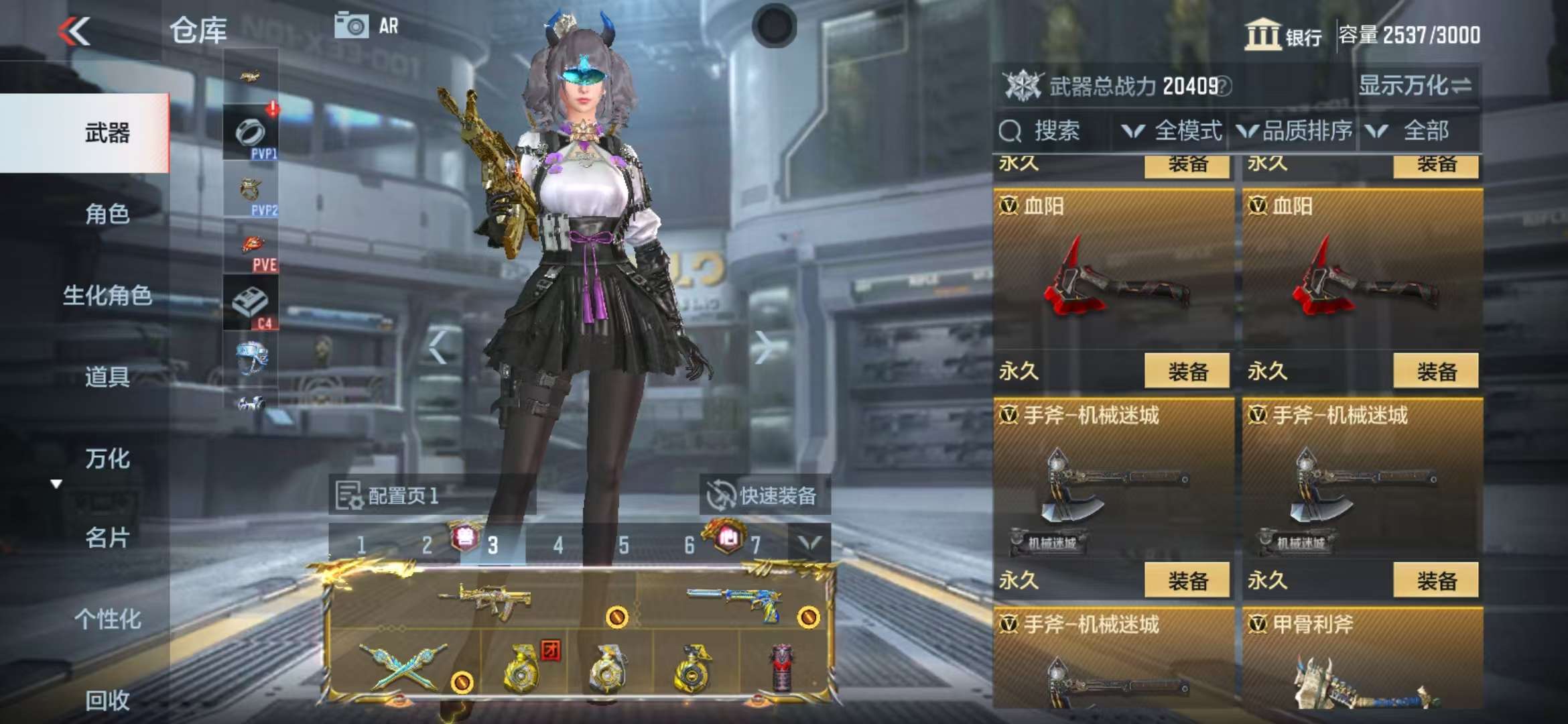Open 配置页1 loadout page settings
1568x724 pixels.
(x=389, y=495)
